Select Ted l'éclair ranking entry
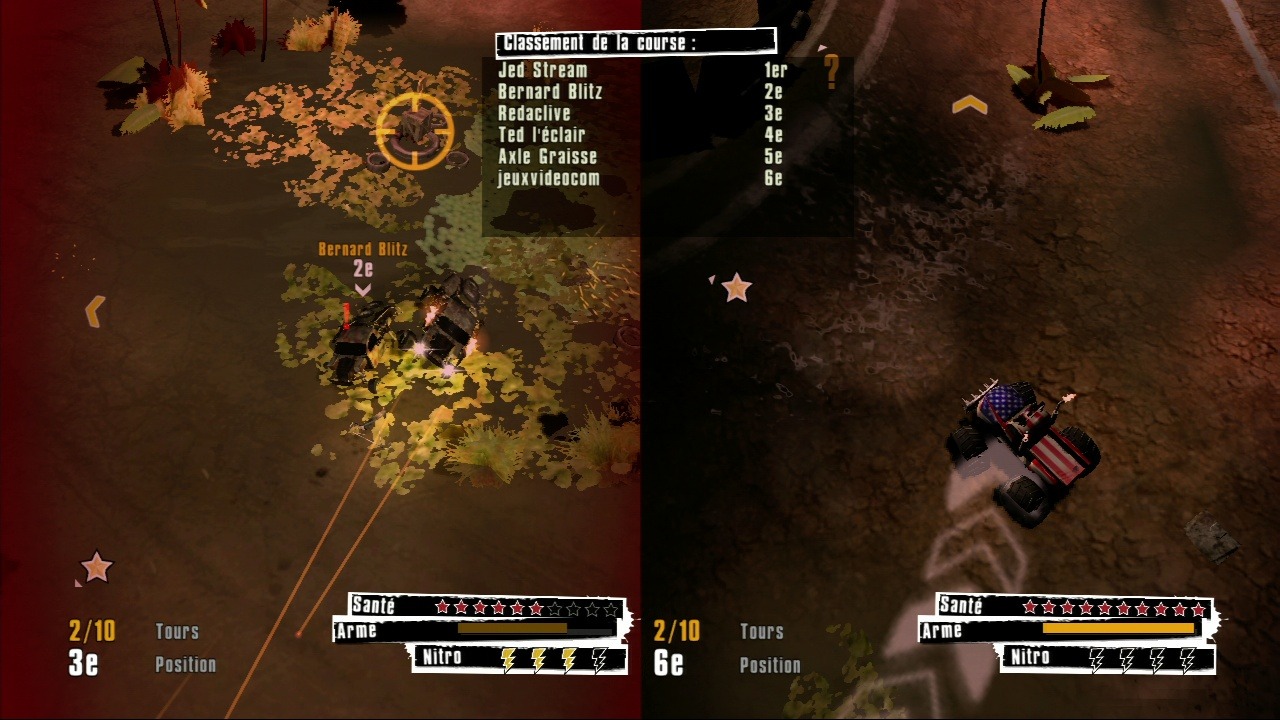This screenshot has width=1280, height=720. [541, 135]
